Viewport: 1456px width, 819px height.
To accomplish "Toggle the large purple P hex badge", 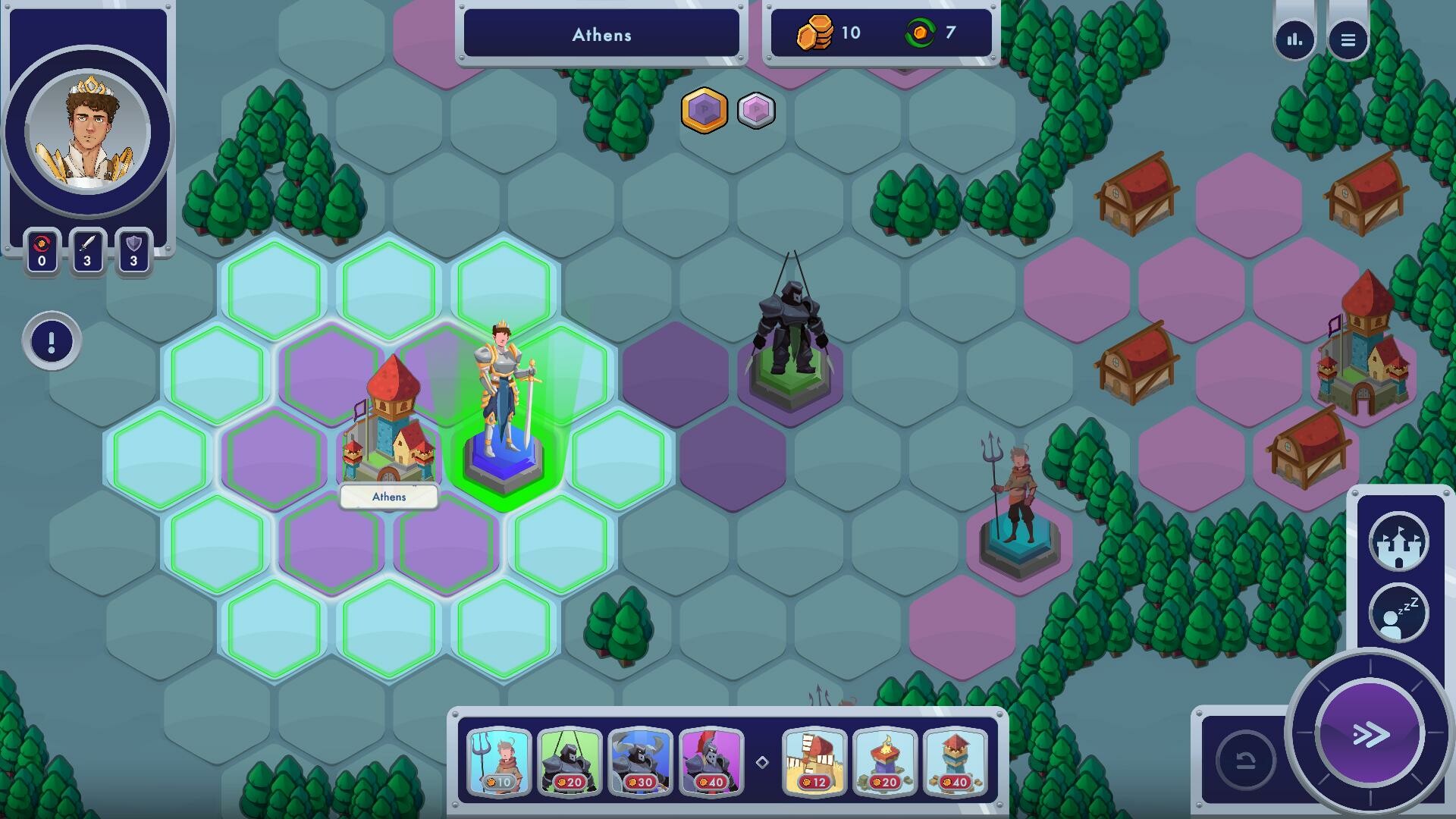I will (704, 110).
